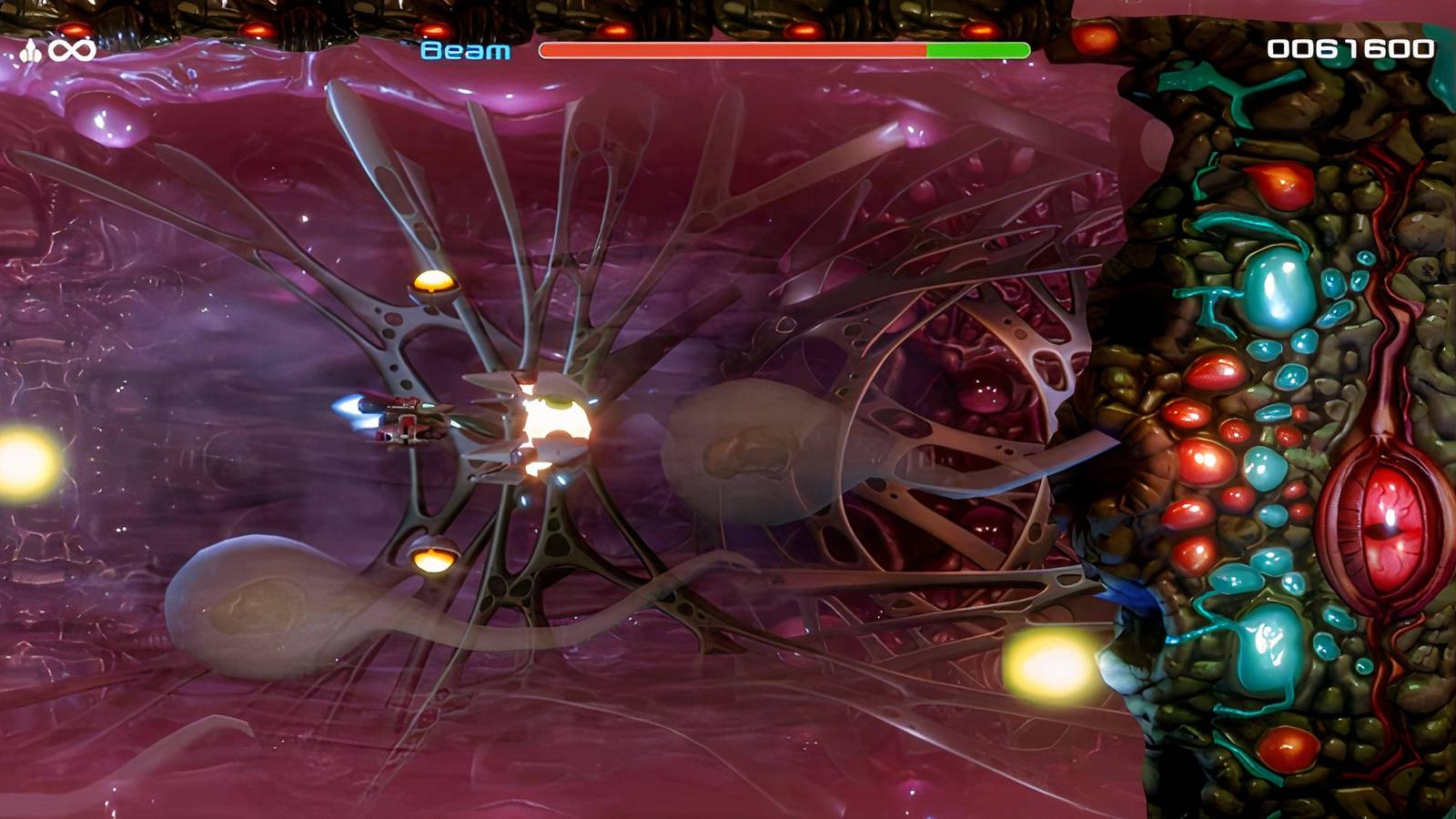Click the infinity lives symbol
This screenshot has width=1456, height=819.
[x=71, y=49]
